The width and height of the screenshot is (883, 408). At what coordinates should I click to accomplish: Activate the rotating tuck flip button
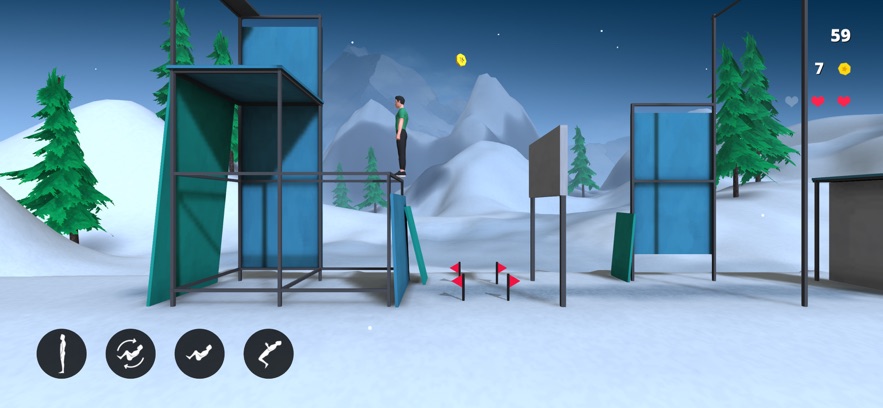coord(131,354)
